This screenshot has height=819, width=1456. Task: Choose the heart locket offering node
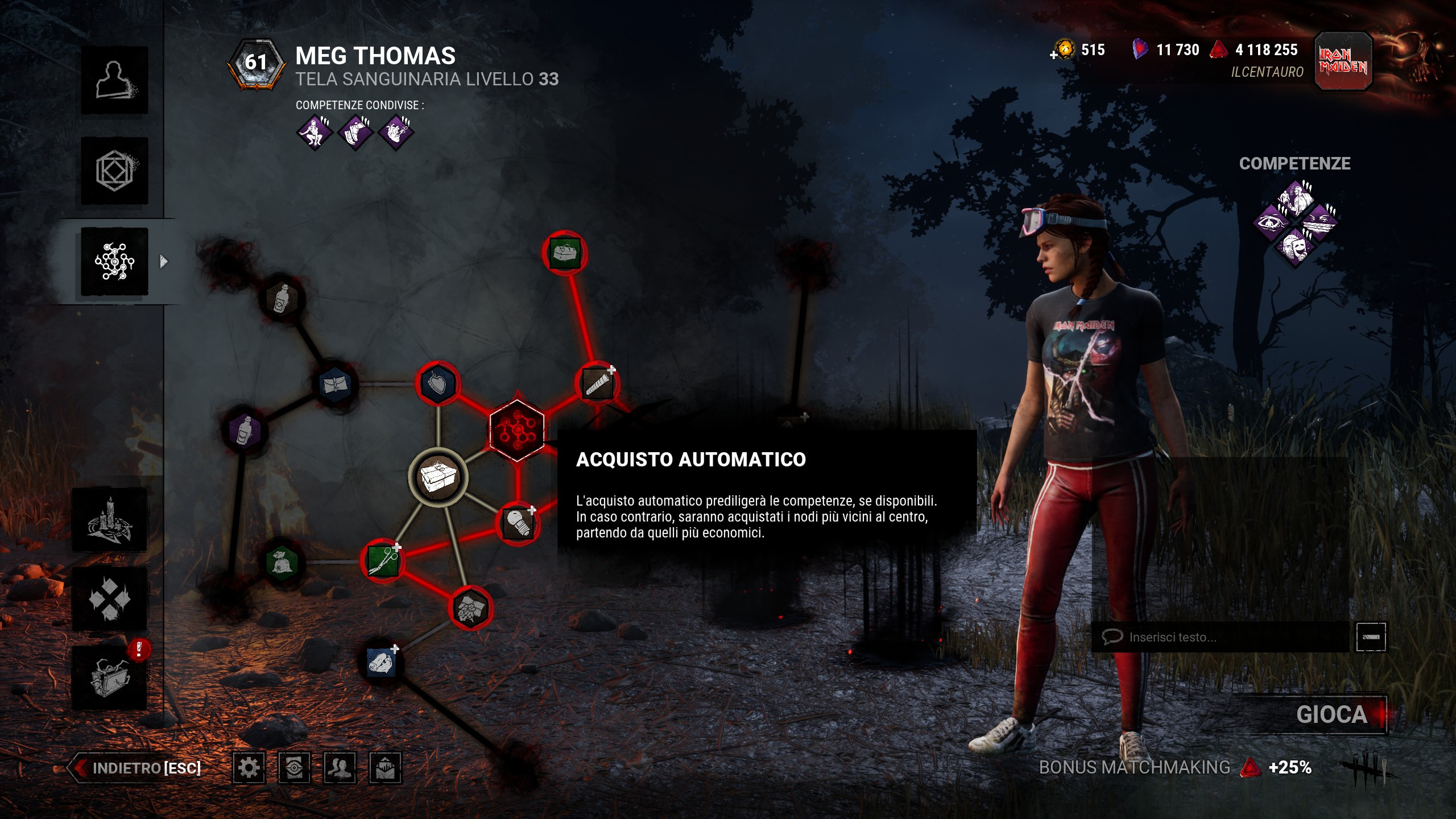tap(437, 383)
